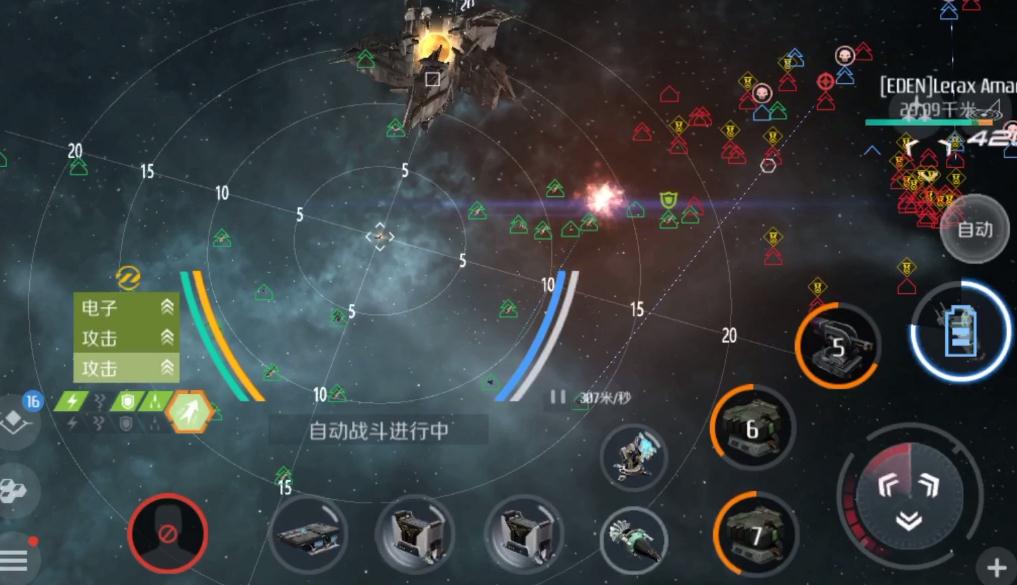Select the 电子 fleet group row
The image size is (1017, 585).
point(127,308)
